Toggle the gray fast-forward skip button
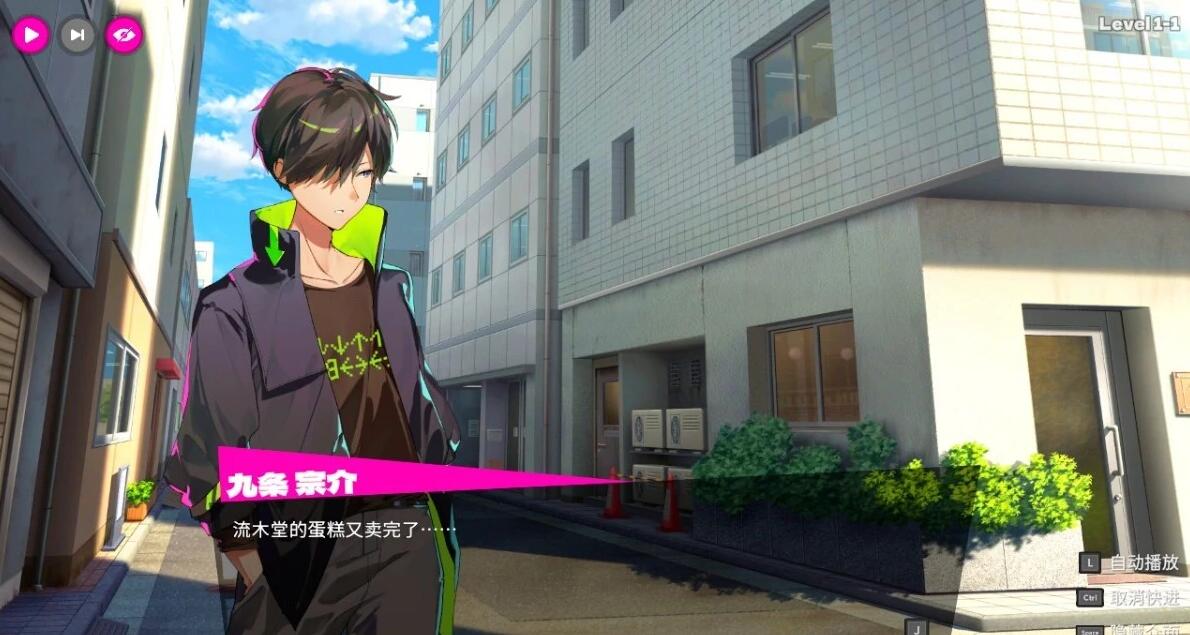Viewport: 1190px width, 635px height. [x=77, y=35]
